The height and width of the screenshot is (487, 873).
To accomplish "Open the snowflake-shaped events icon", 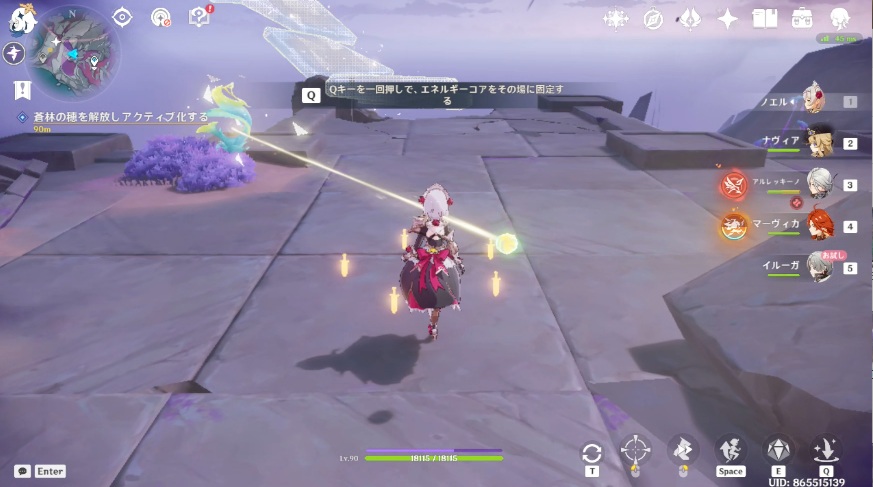I will click(614, 18).
